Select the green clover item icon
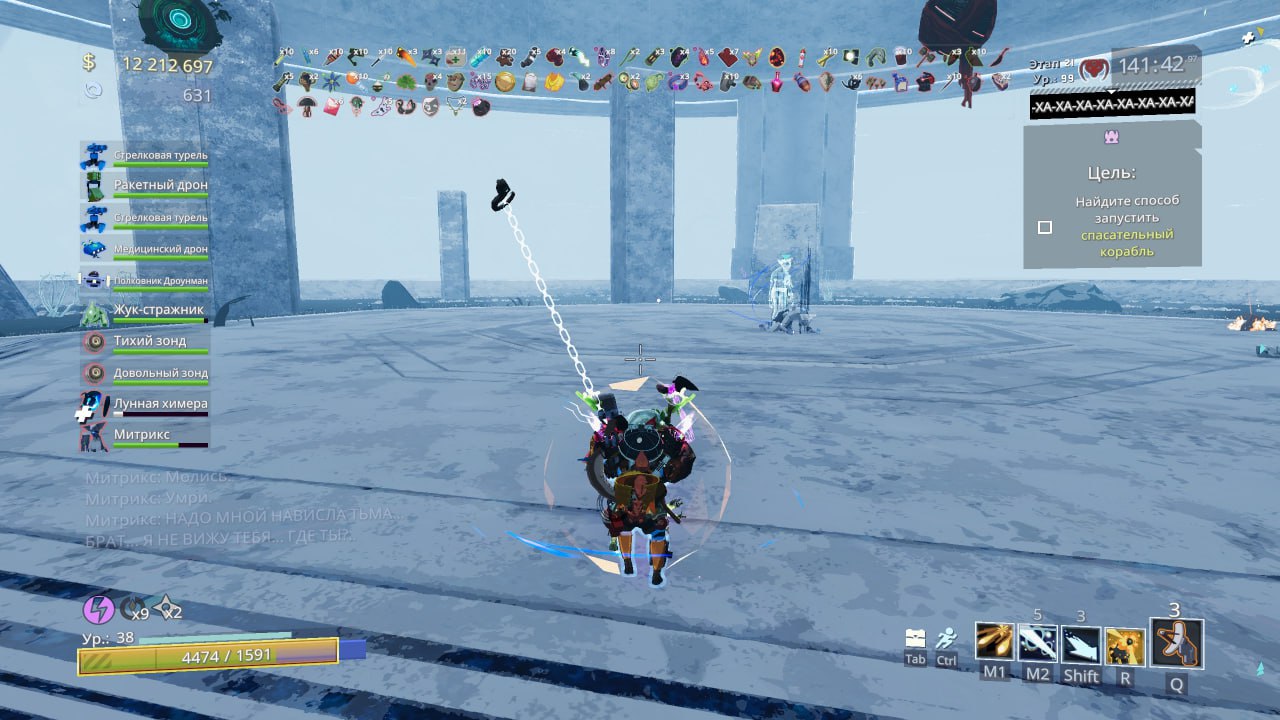Image resolution: width=1280 pixels, height=720 pixels. (406, 83)
